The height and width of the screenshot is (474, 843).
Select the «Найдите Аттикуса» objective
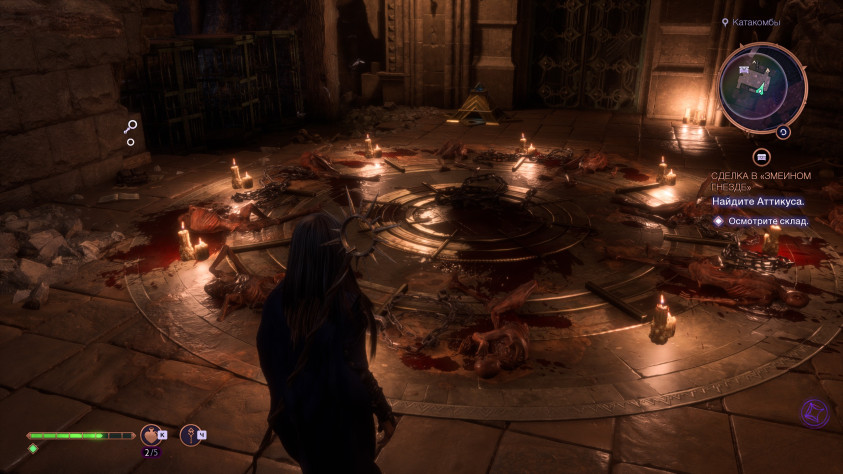[x=758, y=201]
